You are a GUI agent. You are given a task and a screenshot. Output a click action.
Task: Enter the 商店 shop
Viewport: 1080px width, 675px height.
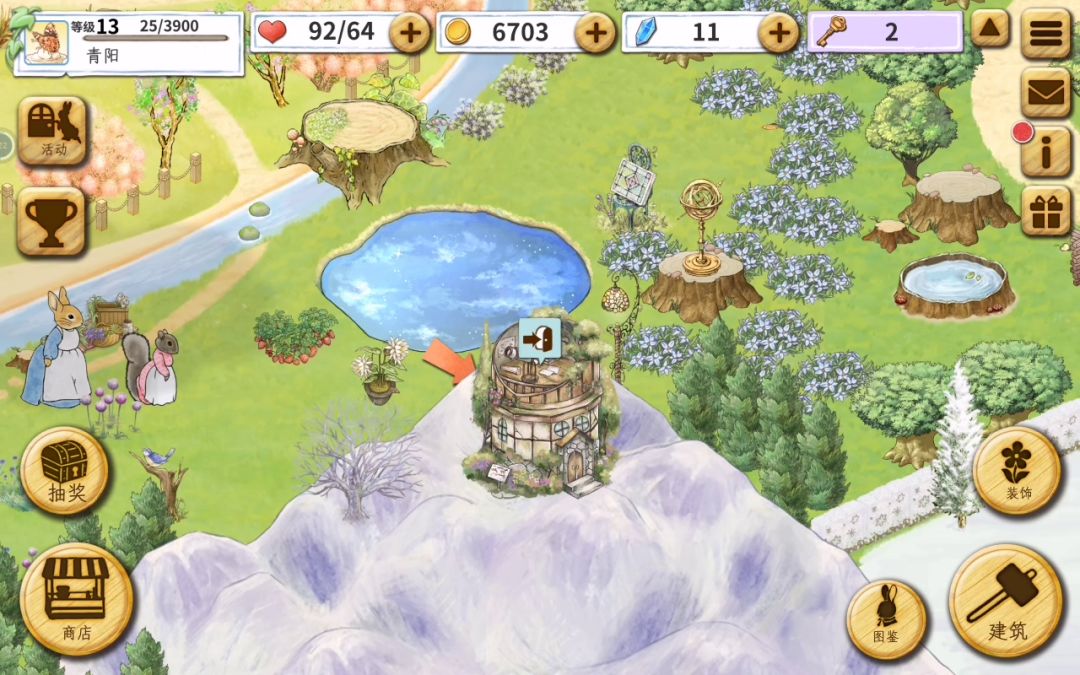click(x=76, y=598)
